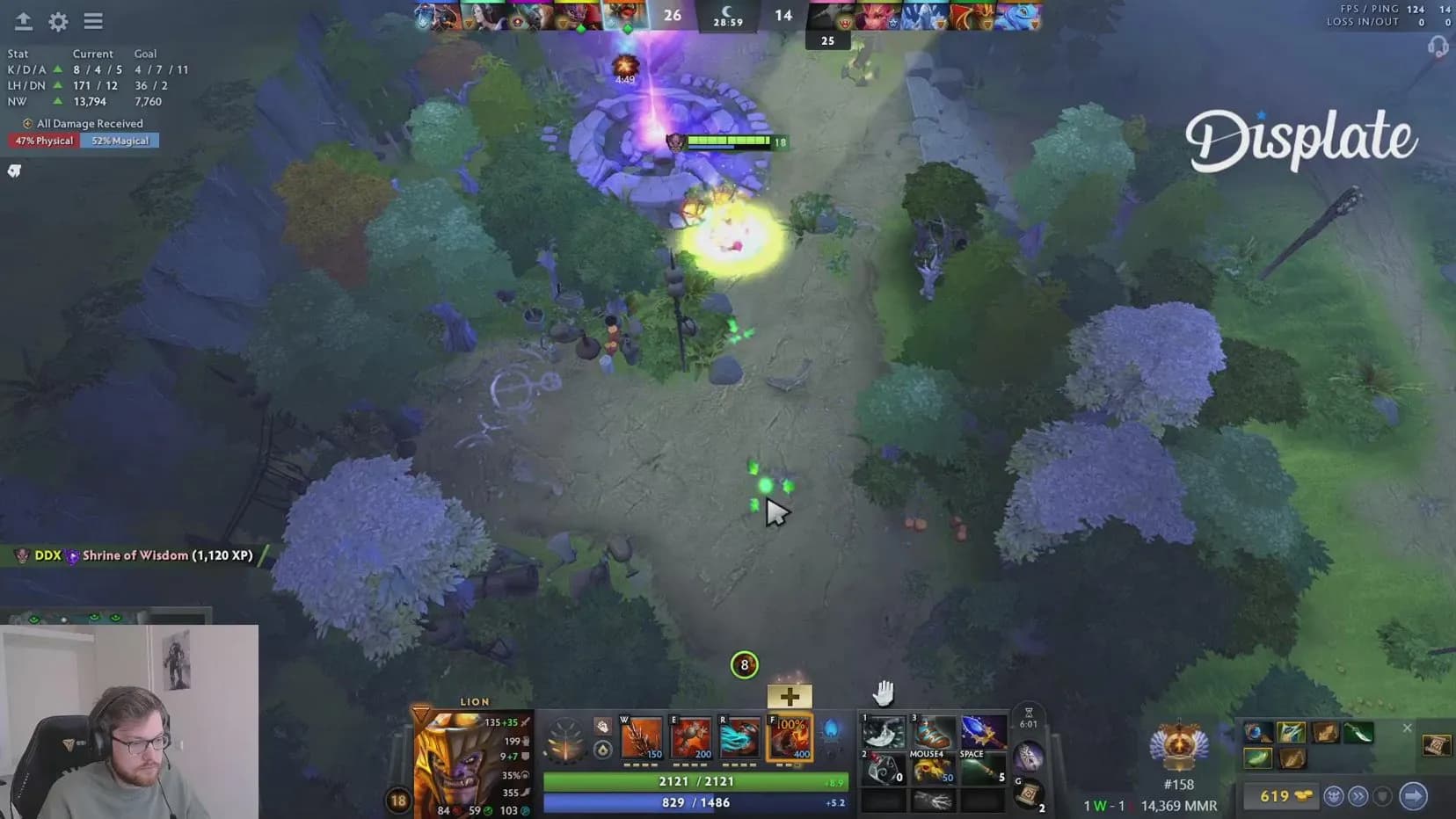The height and width of the screenshot is (819, 1456).
Task: Click the upload icon in top-left panel
Action: [x=22, y=22]
